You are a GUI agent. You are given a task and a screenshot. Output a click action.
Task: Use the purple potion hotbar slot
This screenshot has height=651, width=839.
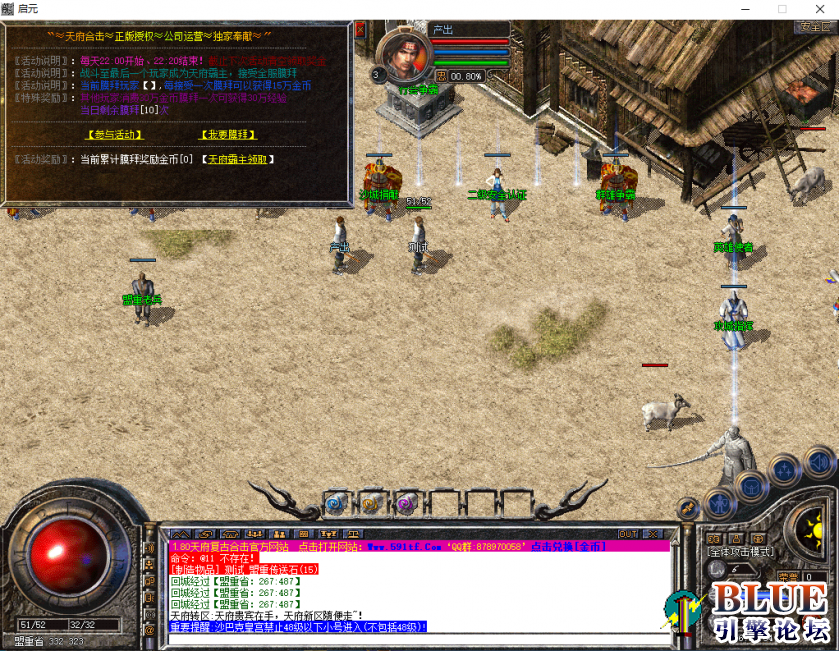point(405,503)
